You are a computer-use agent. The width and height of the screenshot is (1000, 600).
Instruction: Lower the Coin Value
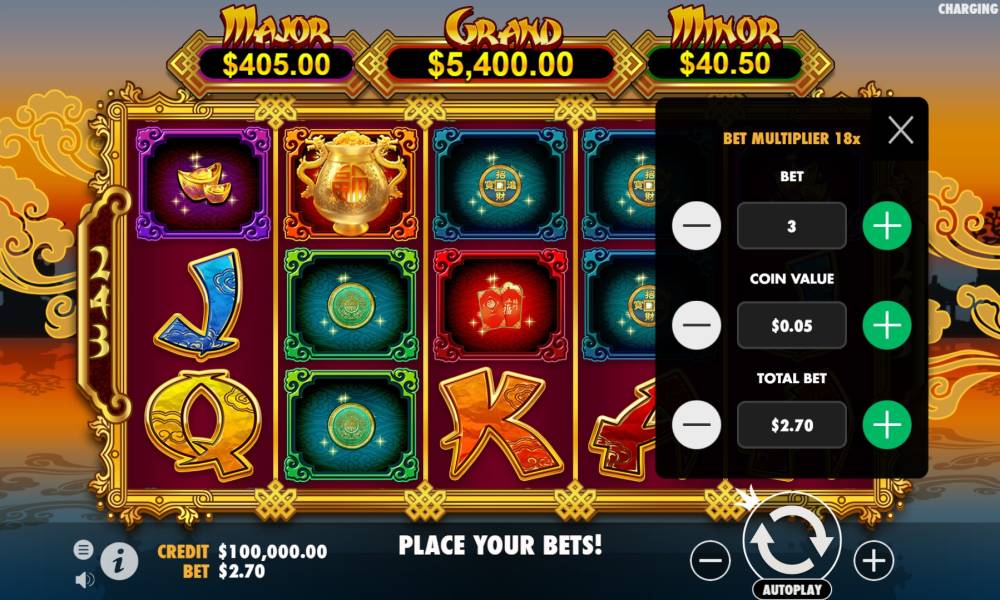pos(697,325)
